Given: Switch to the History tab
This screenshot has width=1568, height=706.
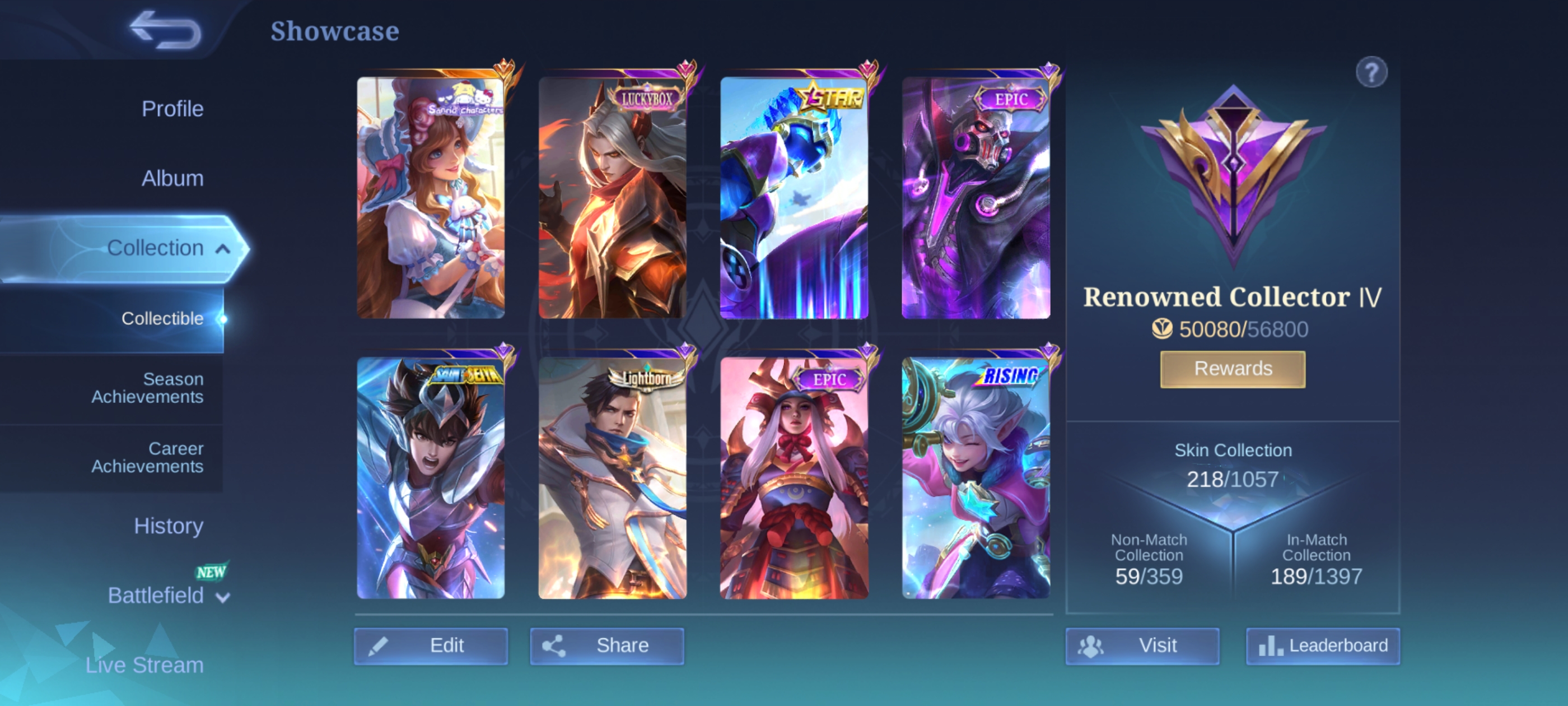Looking at the screenshot, I should tap(168, 526).
